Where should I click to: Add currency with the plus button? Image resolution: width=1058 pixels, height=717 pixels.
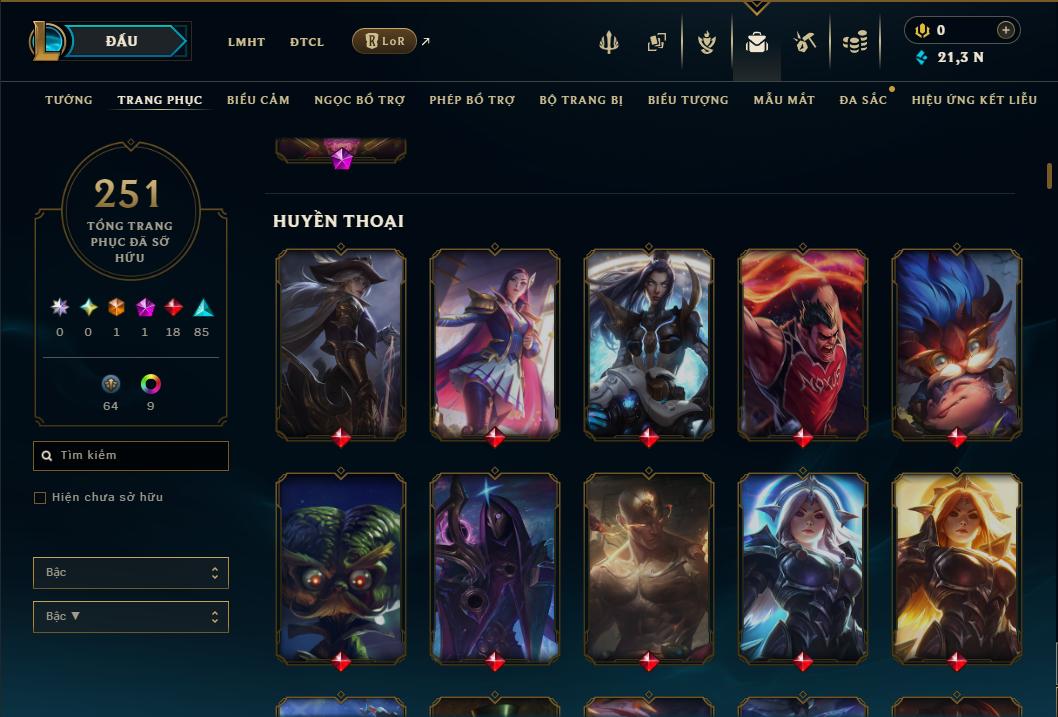click(x=1006, y=30)
